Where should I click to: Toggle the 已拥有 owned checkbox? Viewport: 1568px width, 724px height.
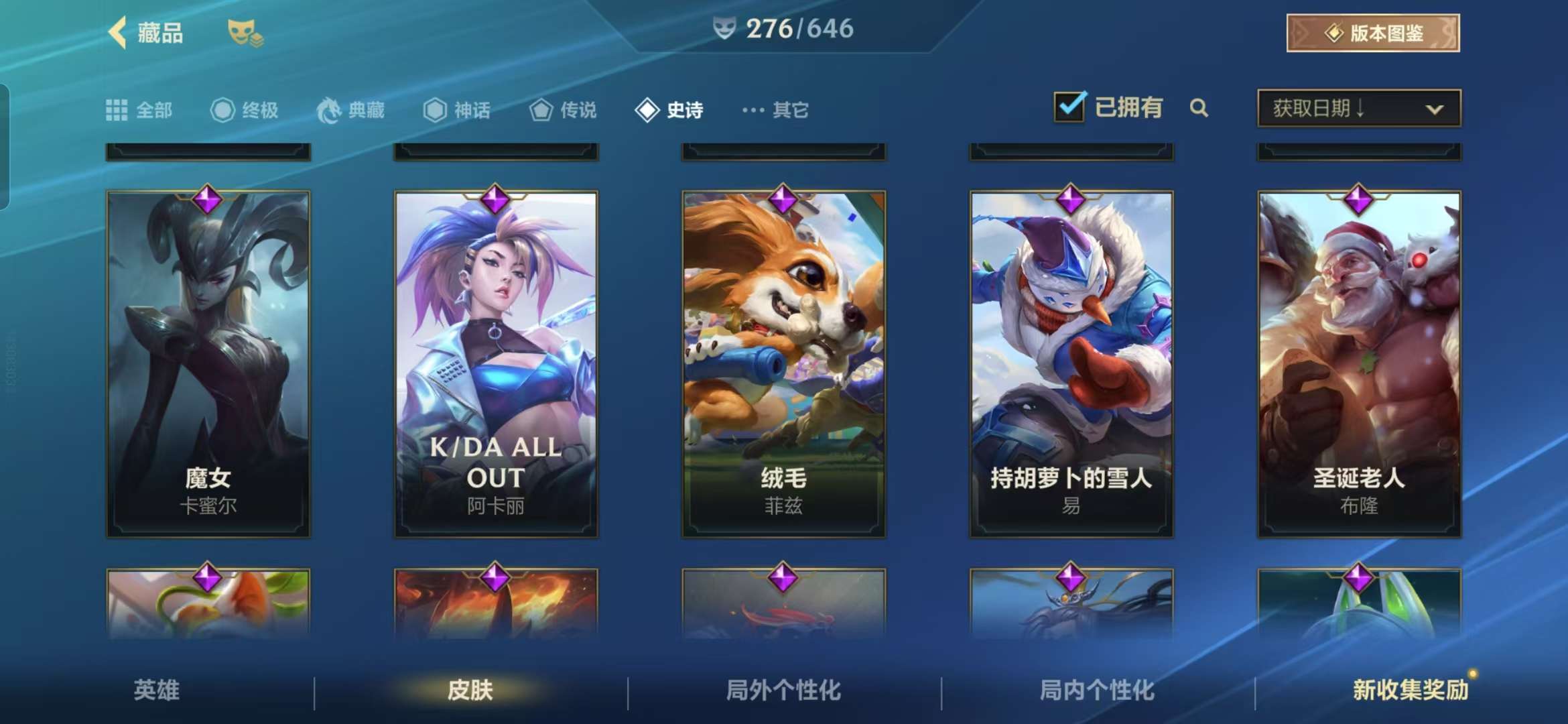click(1069, 107)
